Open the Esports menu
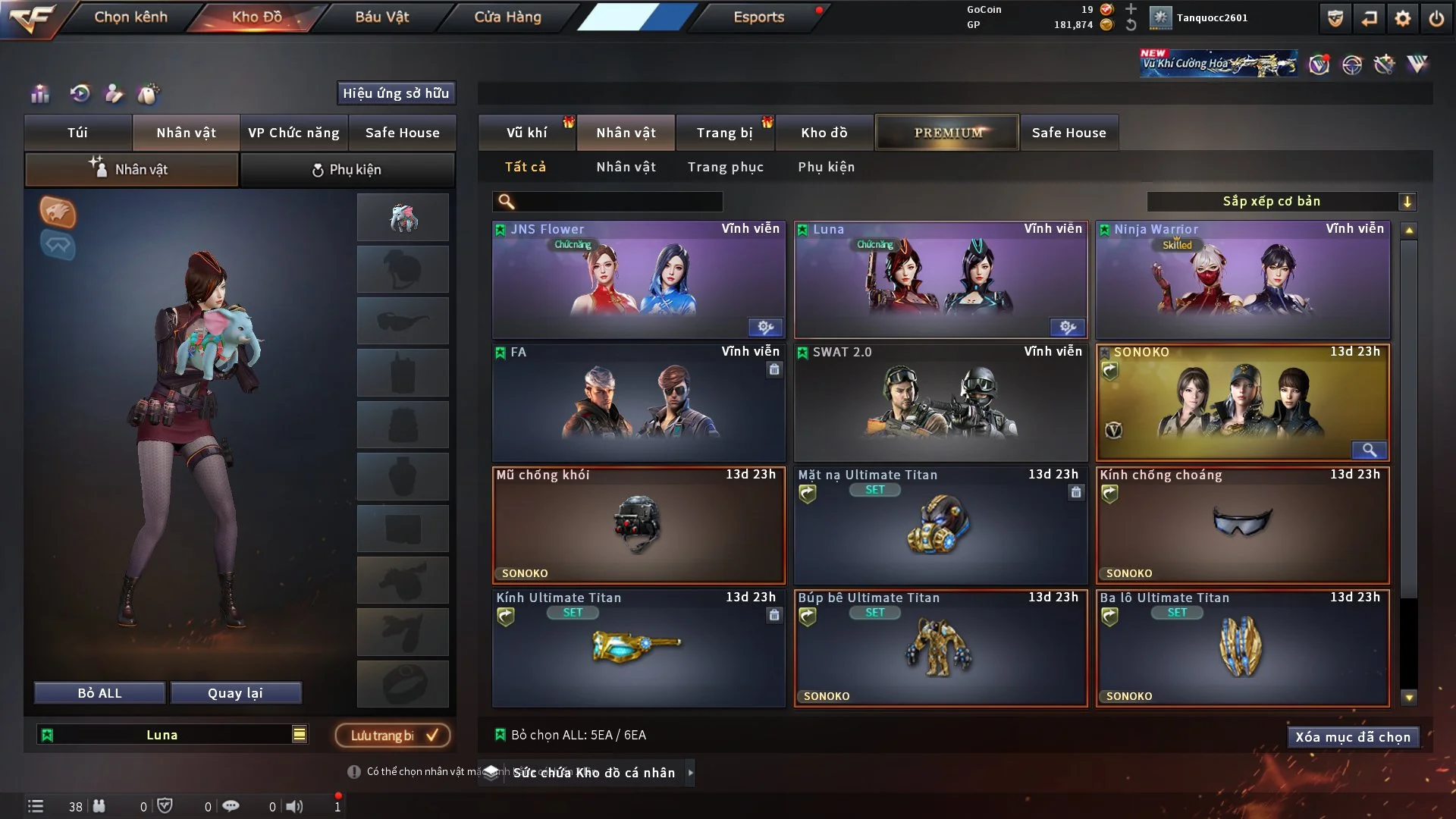 [x=758, y=17]
